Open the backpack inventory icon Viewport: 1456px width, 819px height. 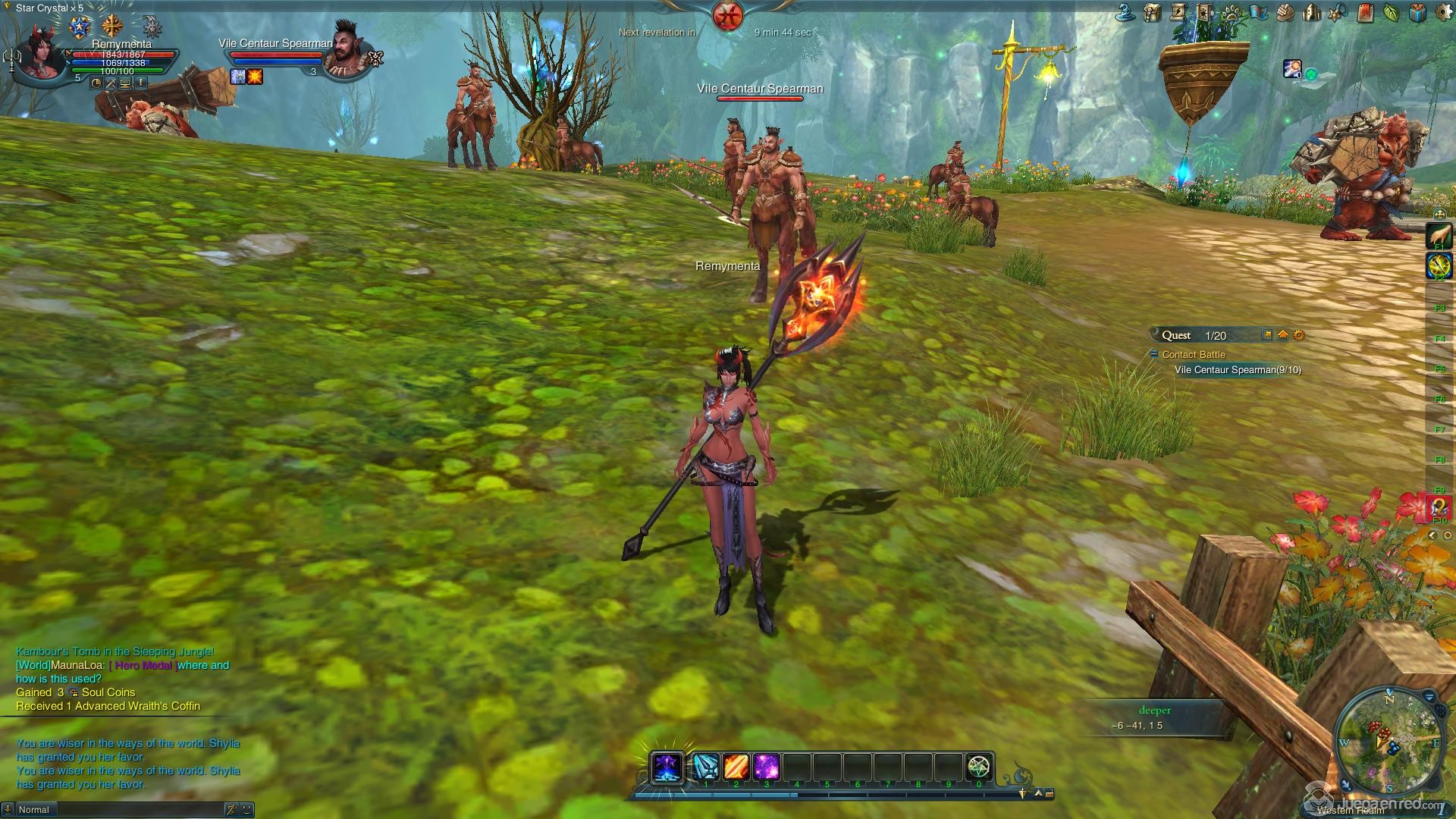pyautogui.click(x=1153, y=11)
